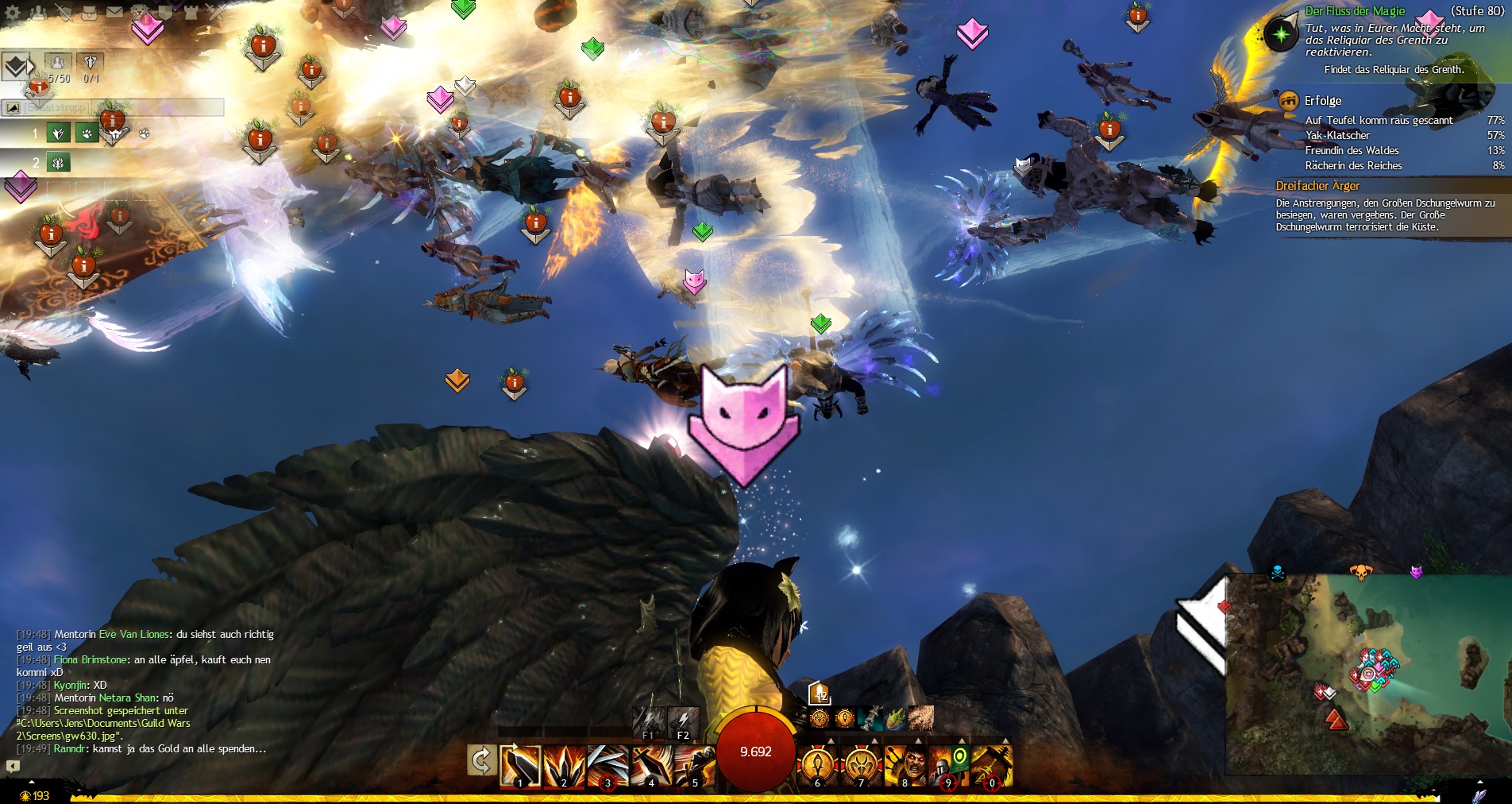Open the Erfolge achievements tracker heading
This screenshot has height=804, width=1512.
(1322, 101)
